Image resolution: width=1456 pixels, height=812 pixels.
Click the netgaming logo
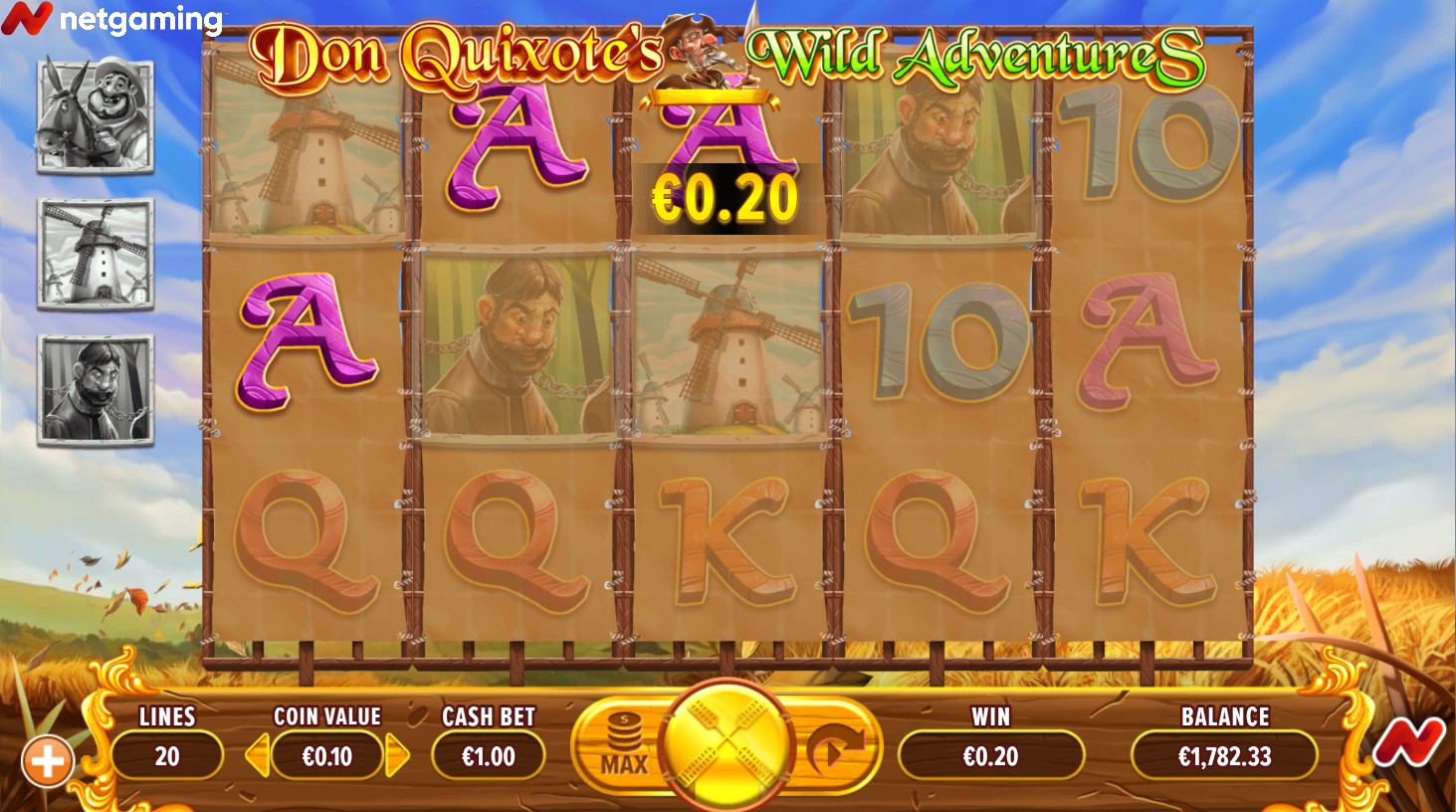(111, 19)
